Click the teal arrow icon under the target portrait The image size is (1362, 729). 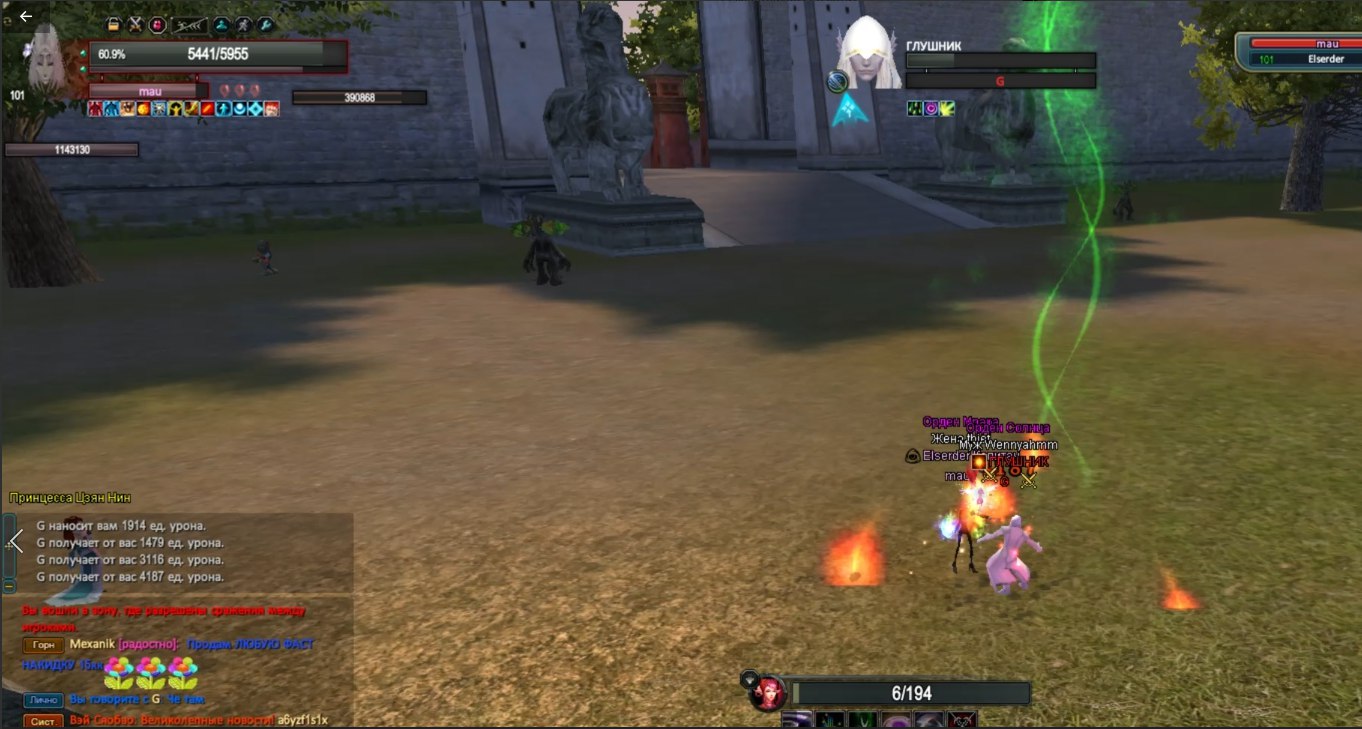click(849, 110)
